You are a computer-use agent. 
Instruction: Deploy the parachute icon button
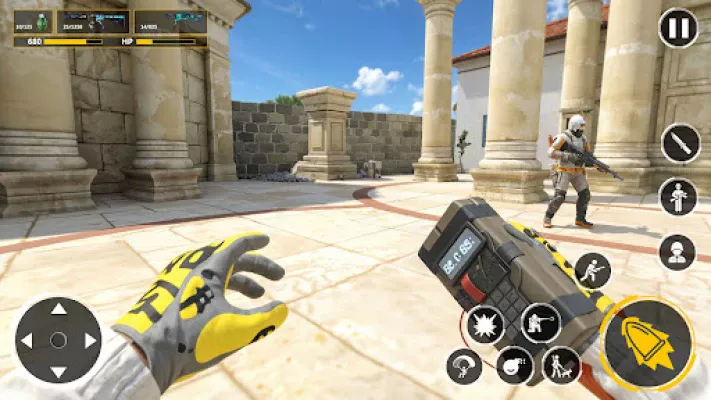click(464, 366)
